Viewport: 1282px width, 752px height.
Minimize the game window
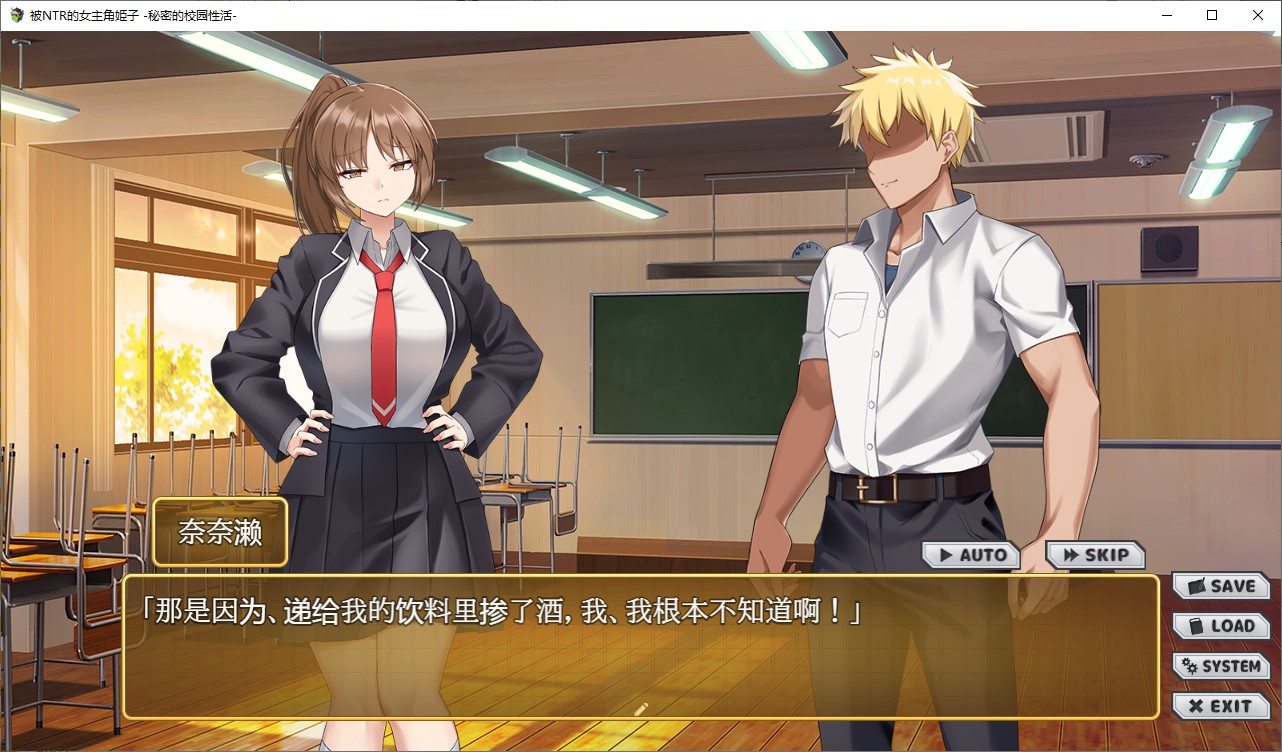click(x=1167, y=15)
